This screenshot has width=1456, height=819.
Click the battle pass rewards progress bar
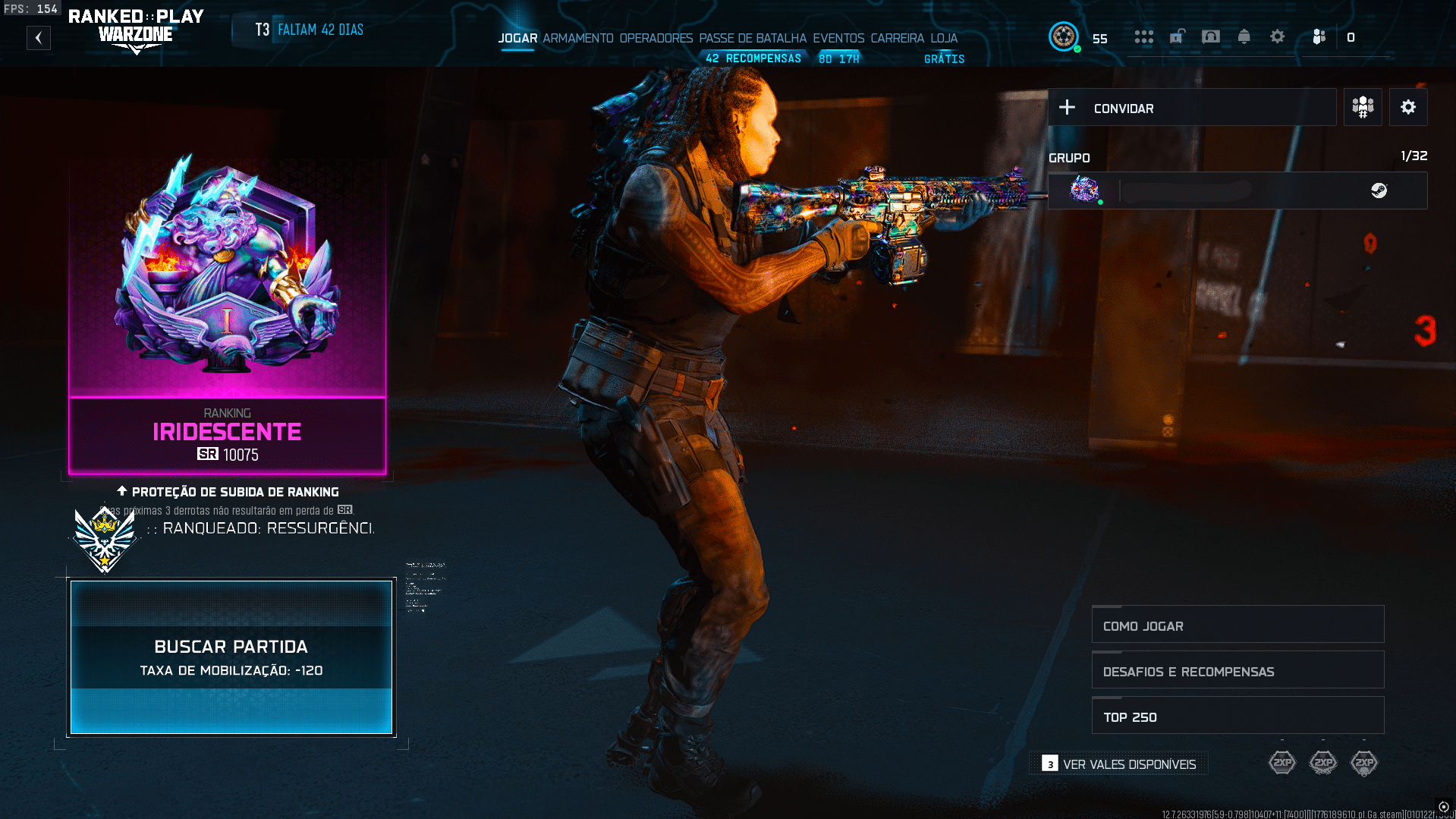(753, 57)
